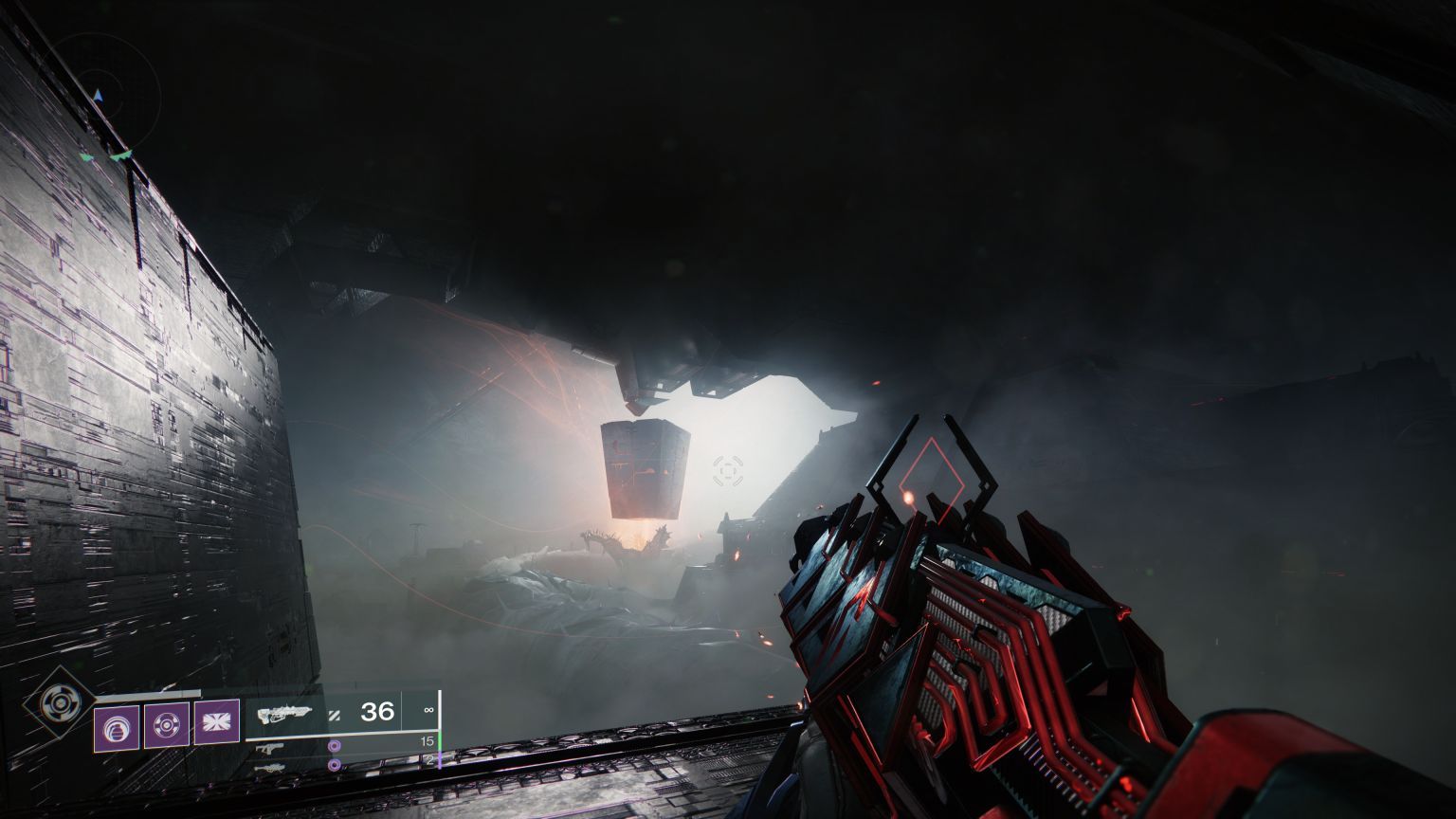Click the purple mod circle beside the sidearm
Viewport: 1456px width, 819px height.
335,746
